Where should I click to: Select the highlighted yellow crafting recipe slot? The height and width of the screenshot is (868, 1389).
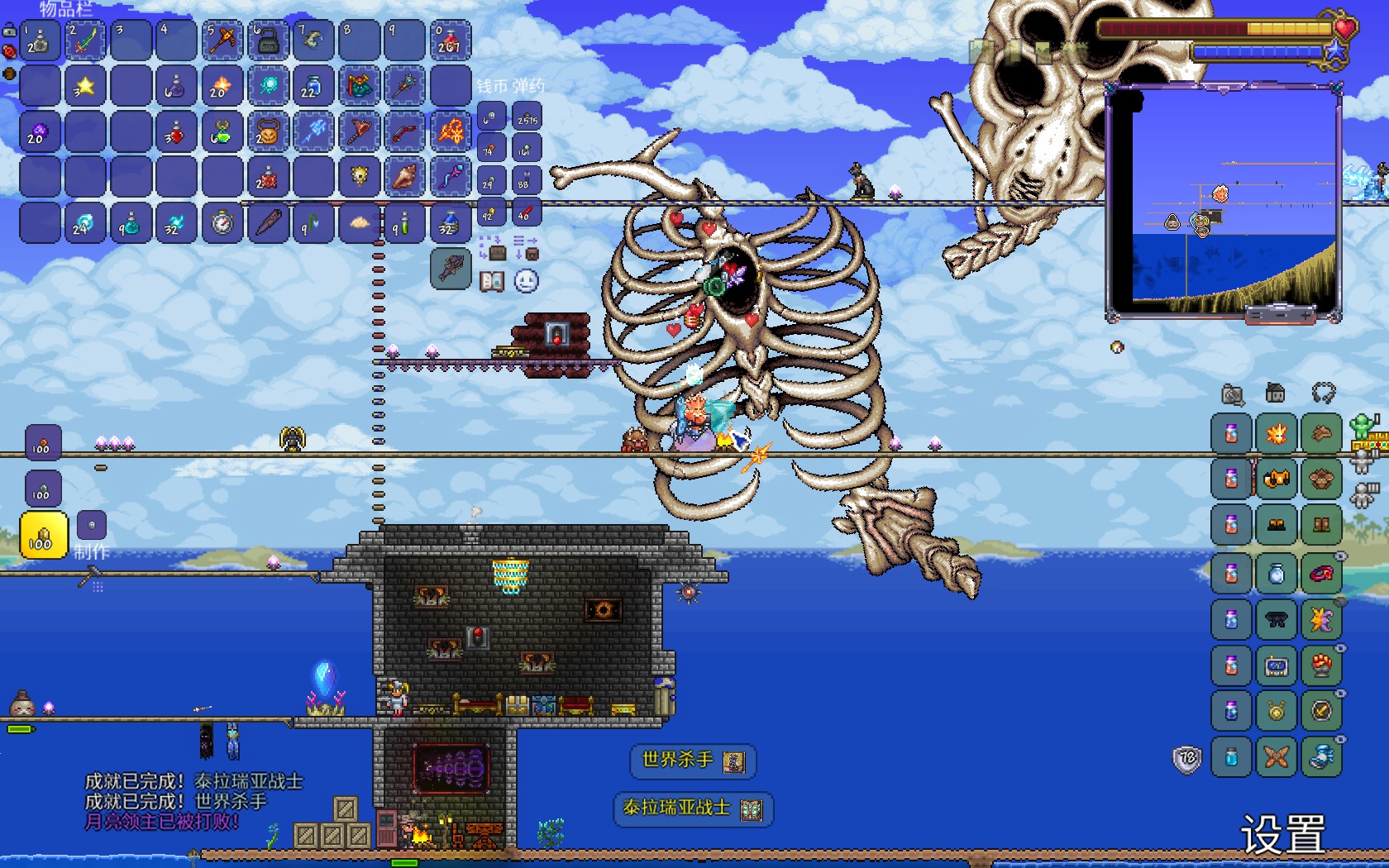pyautogui.click(x=43, y=536)
